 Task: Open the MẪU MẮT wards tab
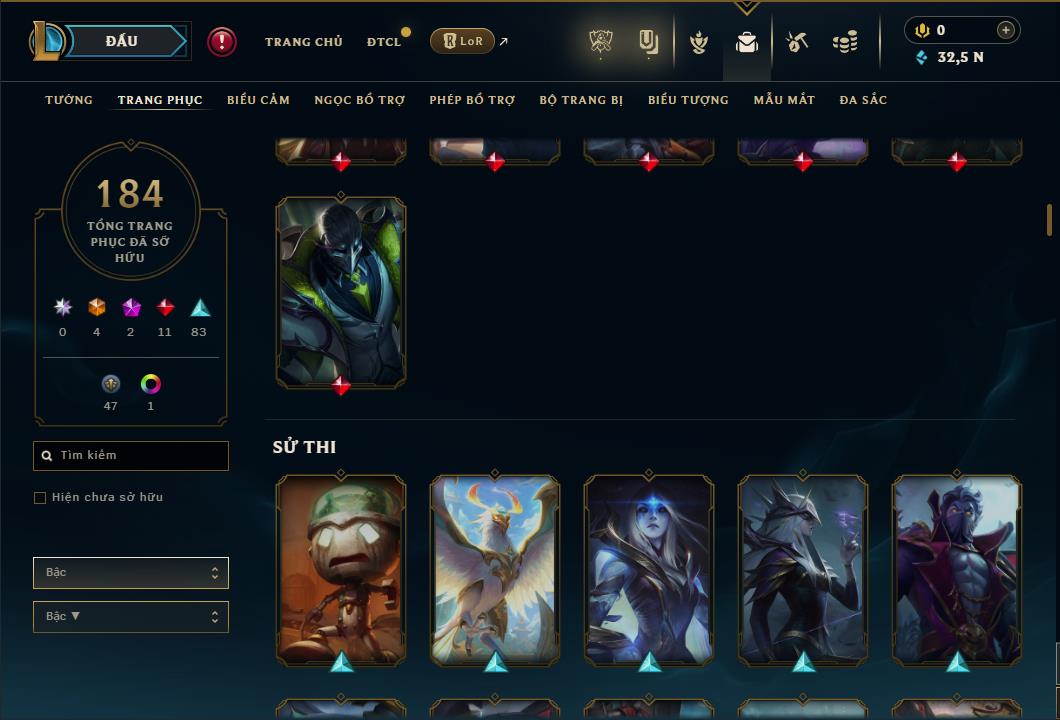tap(784, 100)
